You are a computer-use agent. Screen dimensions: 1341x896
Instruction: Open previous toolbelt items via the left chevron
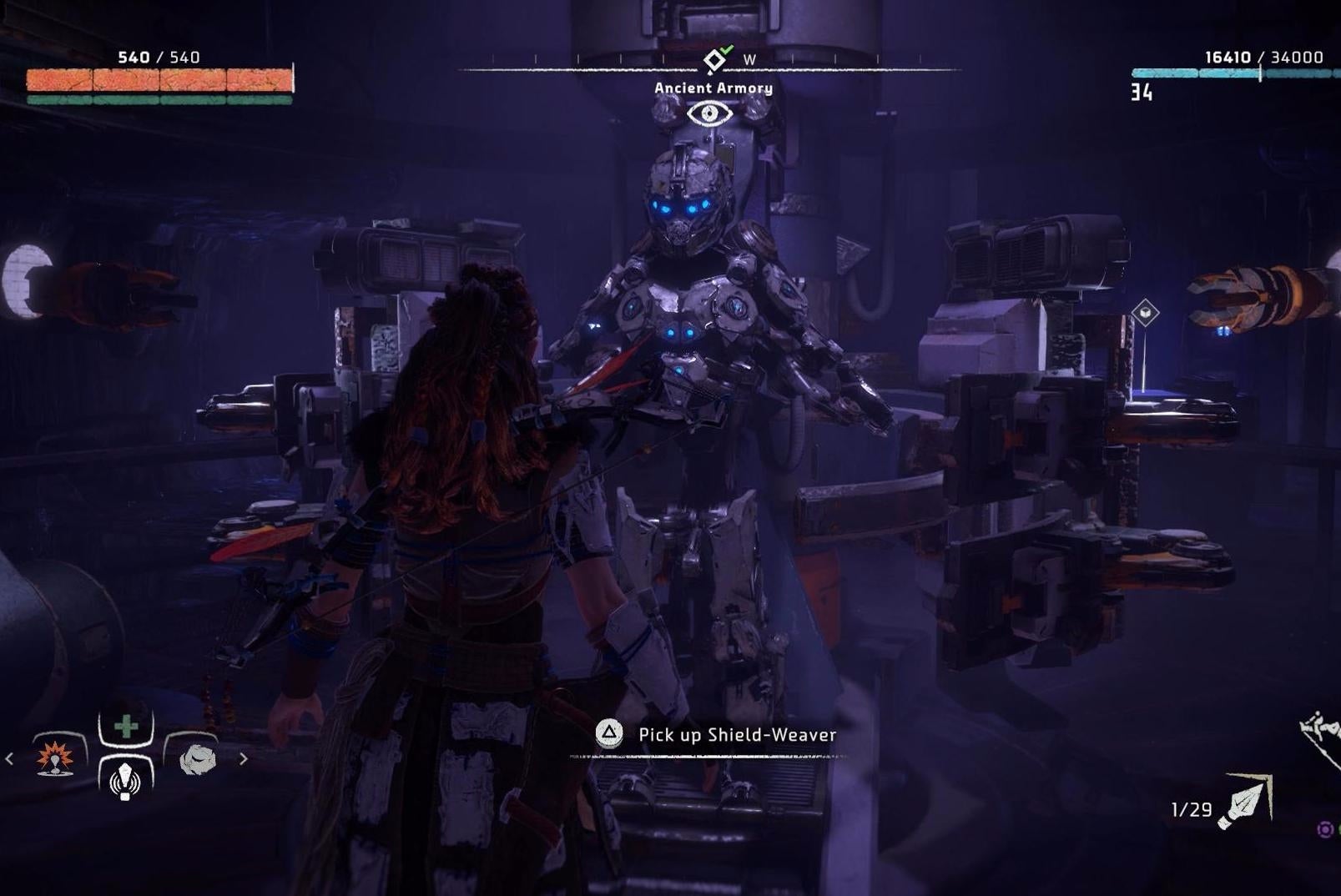click(x=8, y=759)
